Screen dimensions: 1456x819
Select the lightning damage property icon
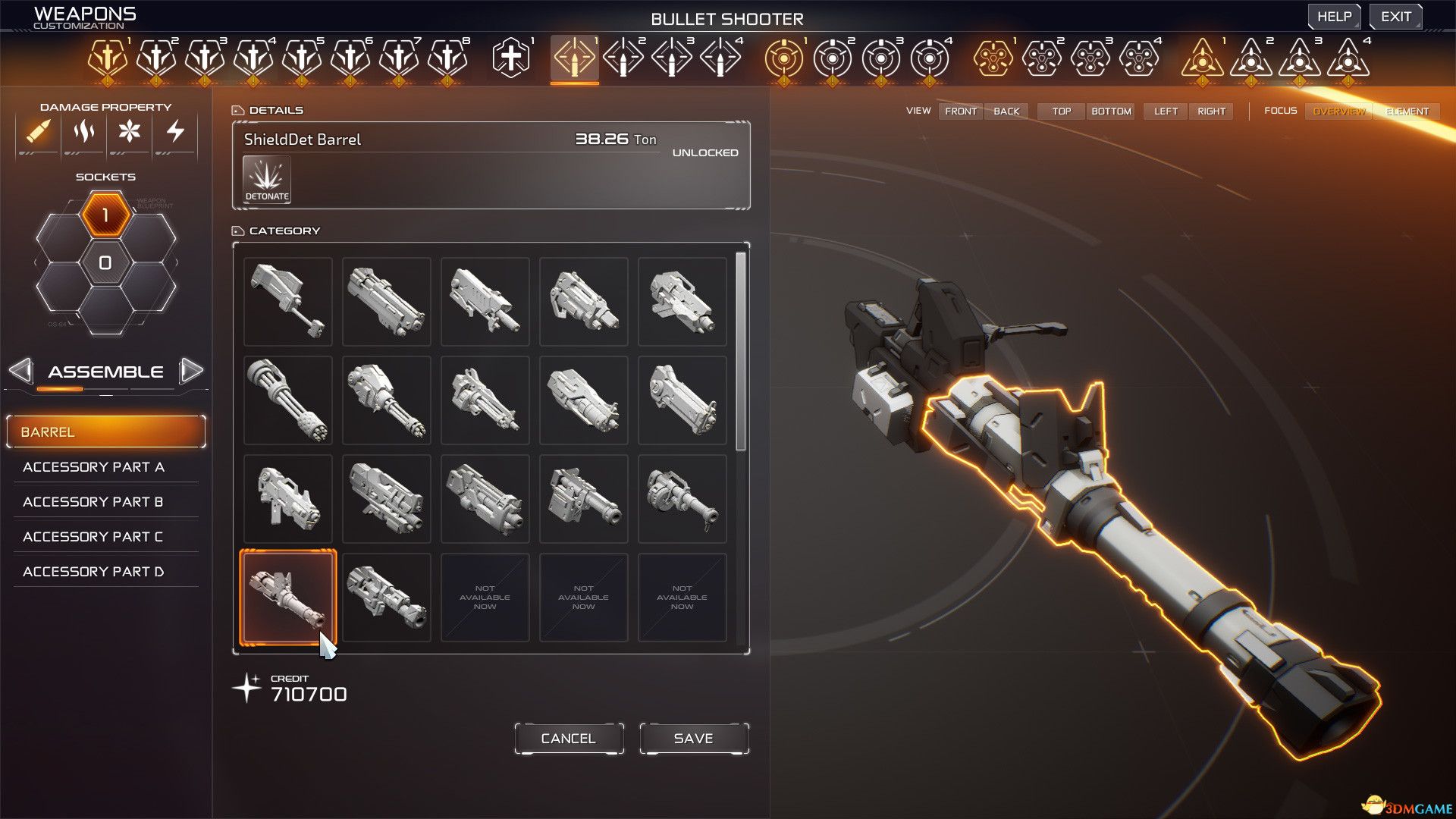tap(176, 132)
